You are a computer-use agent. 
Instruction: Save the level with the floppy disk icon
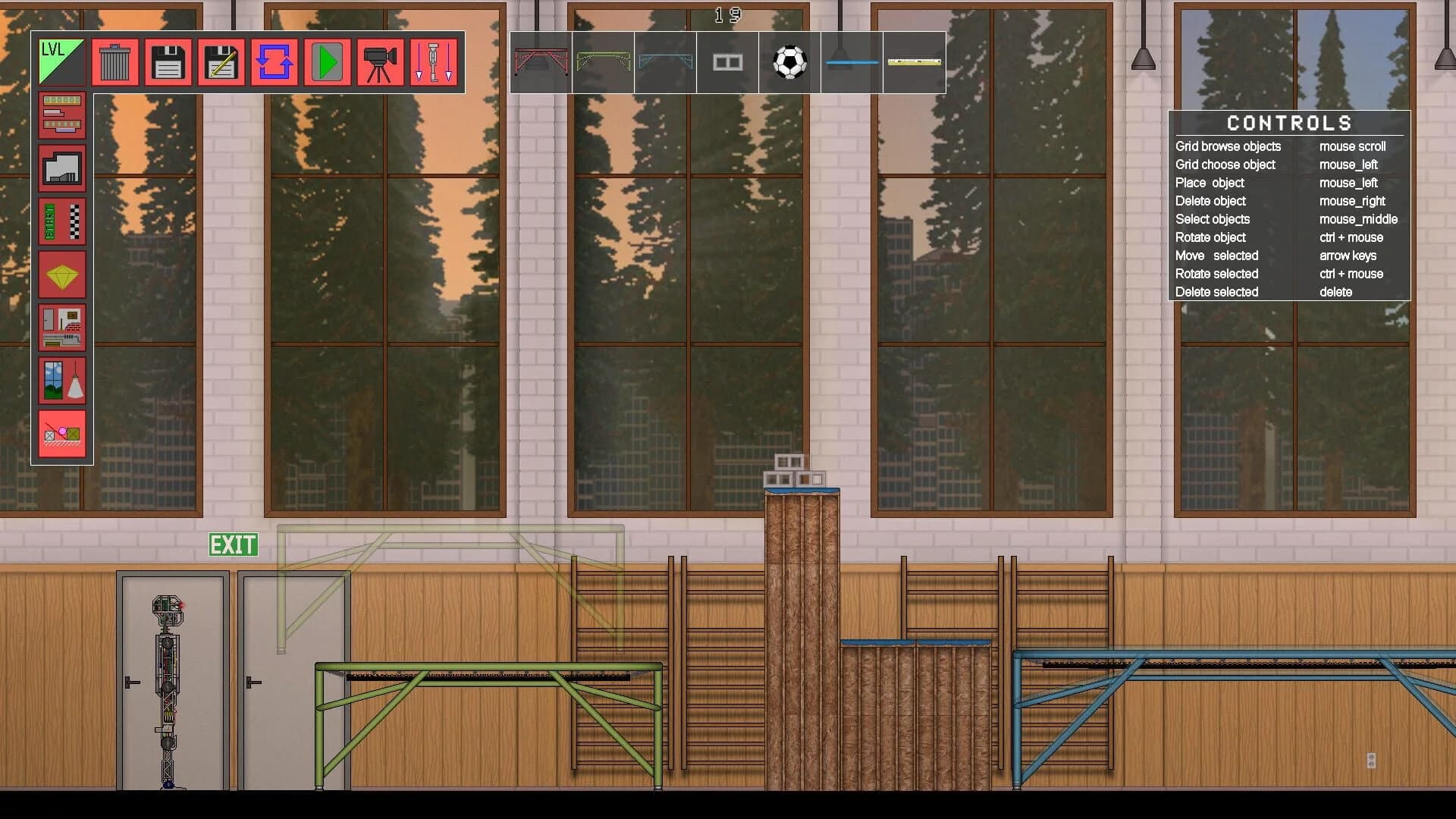pos(168,61)
